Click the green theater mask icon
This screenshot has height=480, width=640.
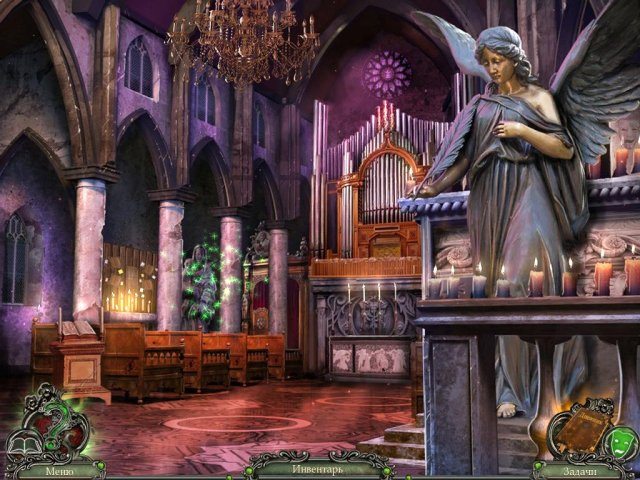(x=618, y=439)
